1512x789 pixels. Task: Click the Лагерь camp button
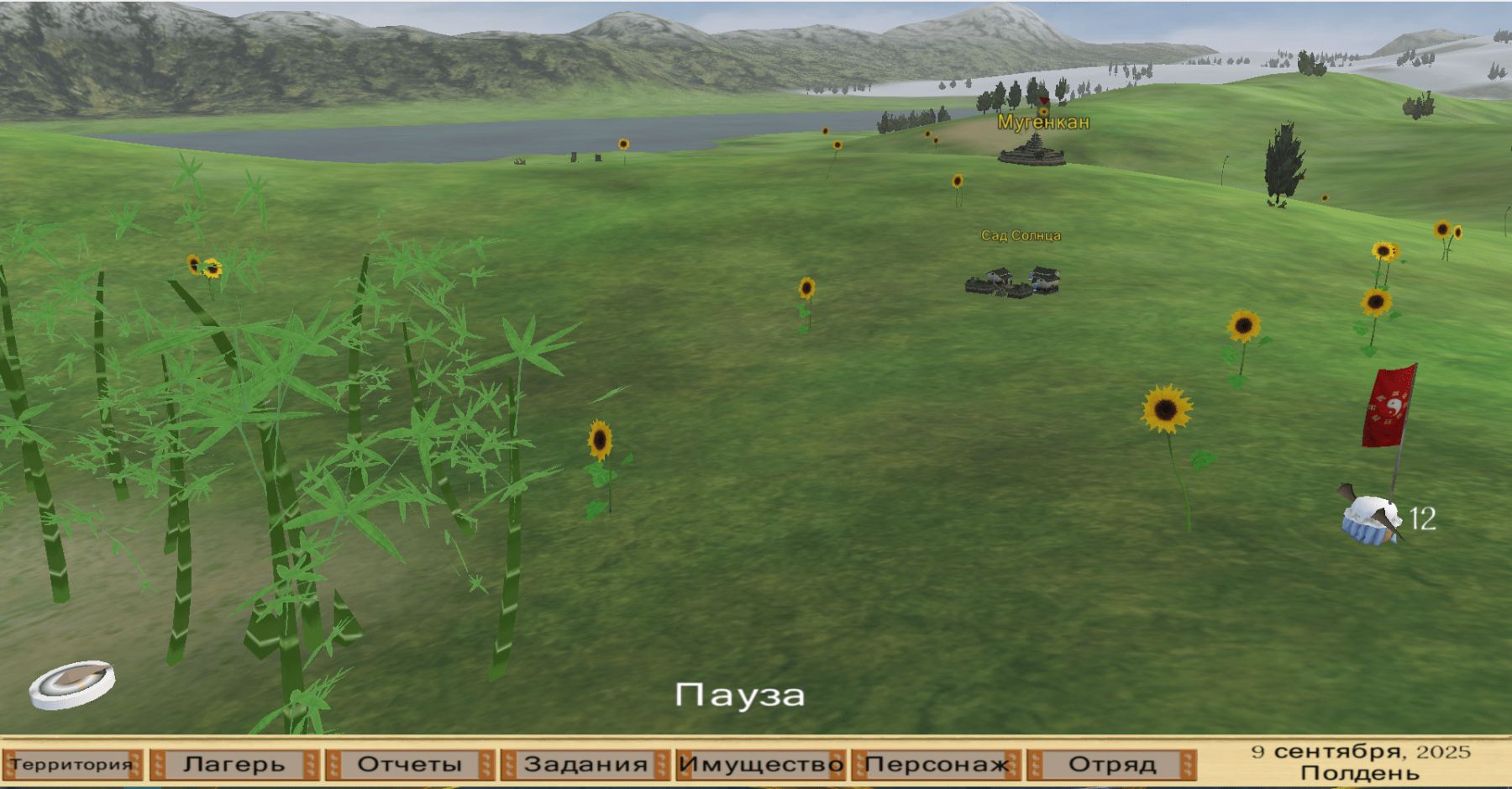pyautogui.click(x=234, y=765)
